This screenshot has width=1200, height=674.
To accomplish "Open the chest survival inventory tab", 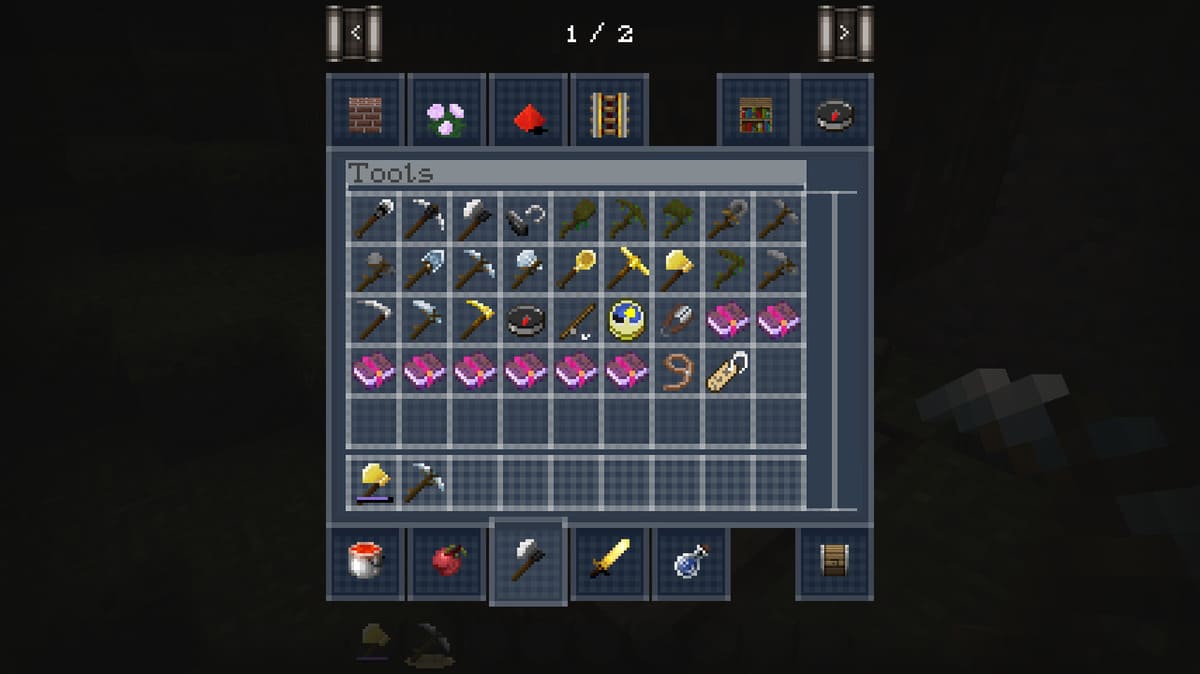I will (x=834, y=561).
